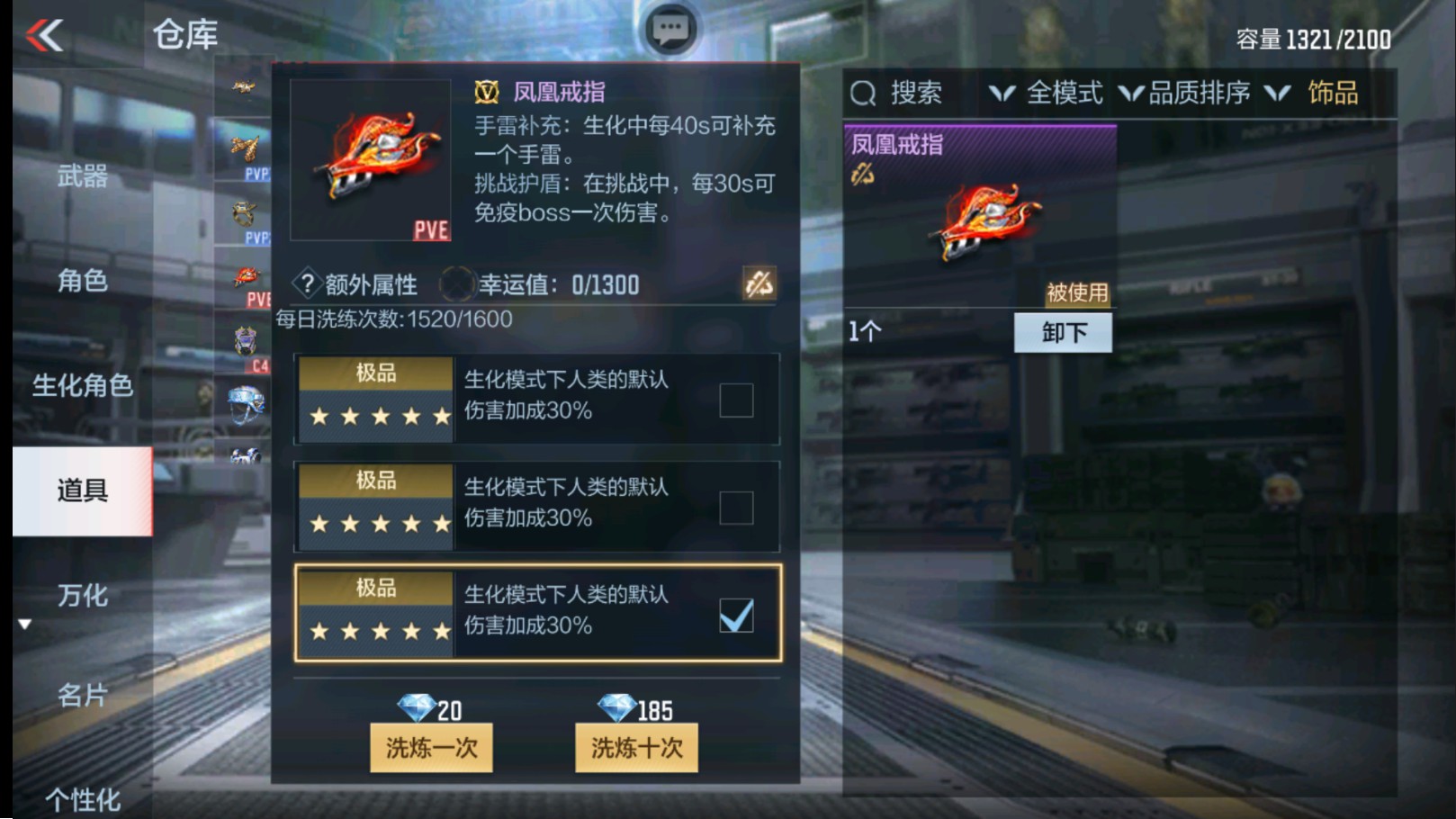This screenshot has height=819, width=1456.
Task: Click 卸下 to unequip the Phoenix Ring
Action: coord(1065,332)
